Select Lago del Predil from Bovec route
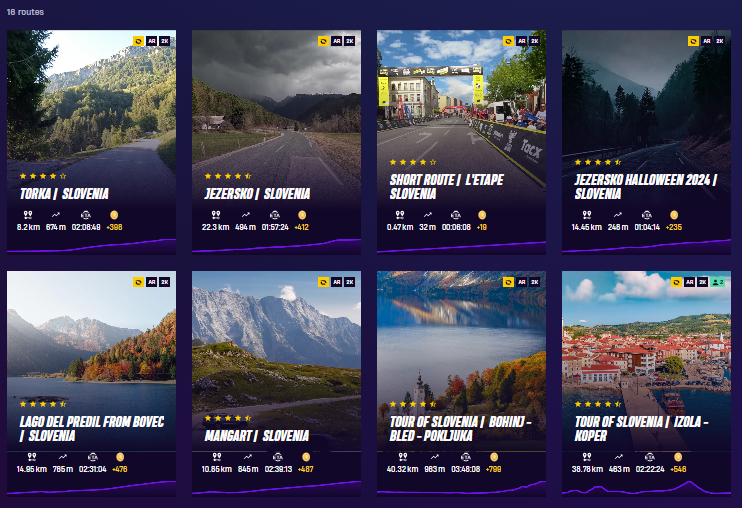This screenshot has height=508, width=742. 91,380
